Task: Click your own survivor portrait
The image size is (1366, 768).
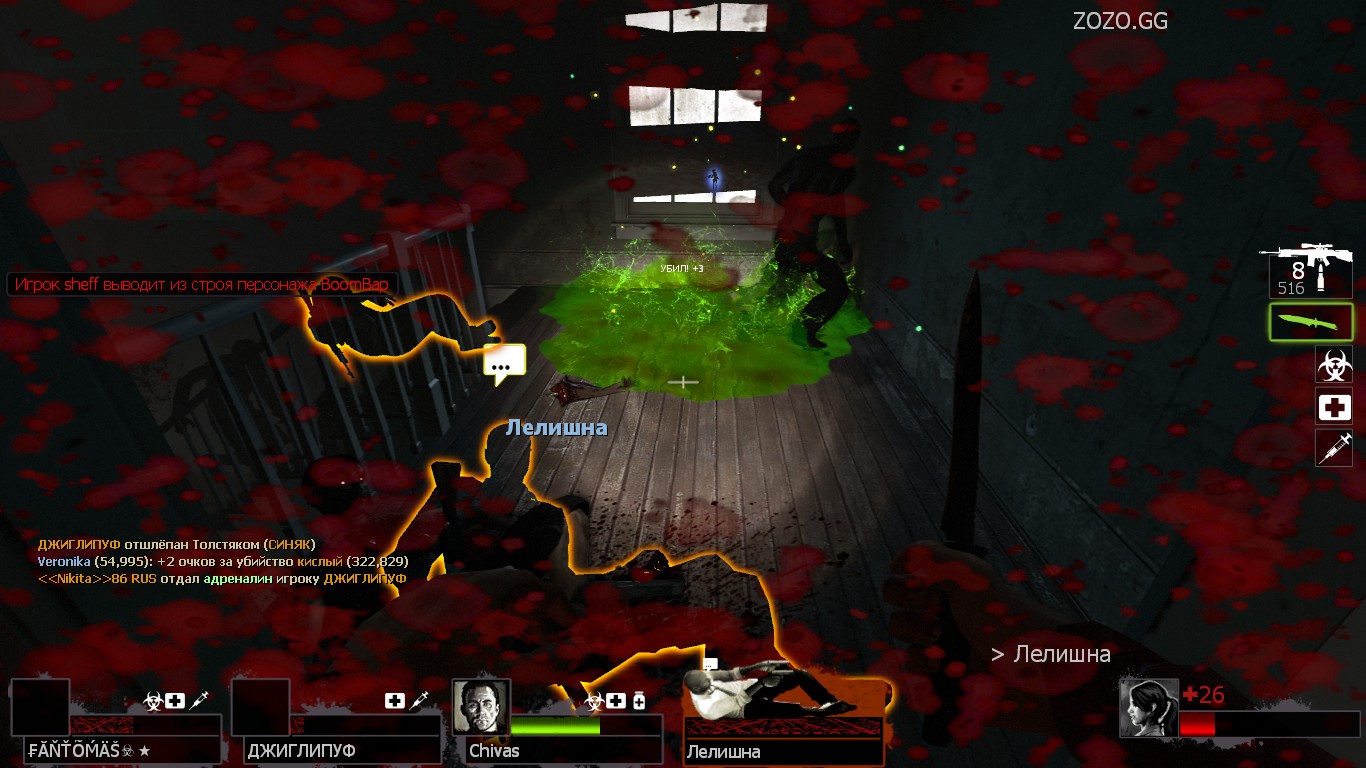Action: coord(1148,708)
